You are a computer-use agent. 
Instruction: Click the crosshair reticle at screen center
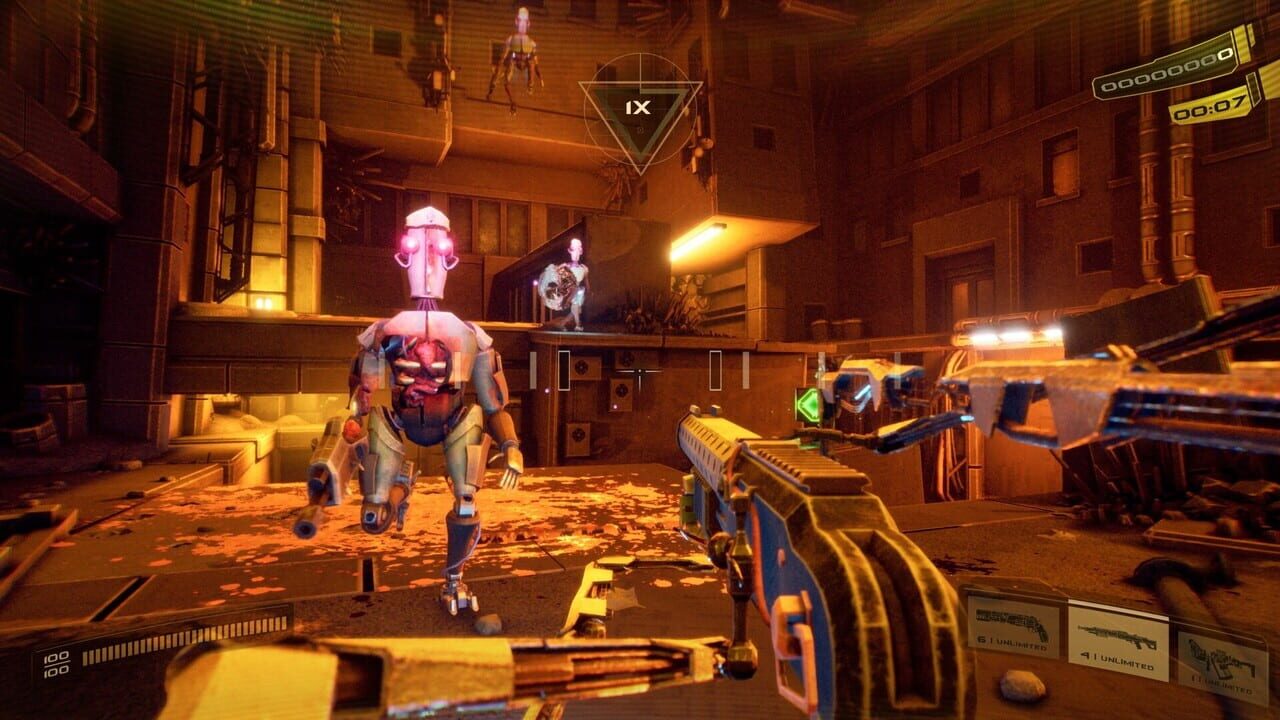click(x=640, y=372)
